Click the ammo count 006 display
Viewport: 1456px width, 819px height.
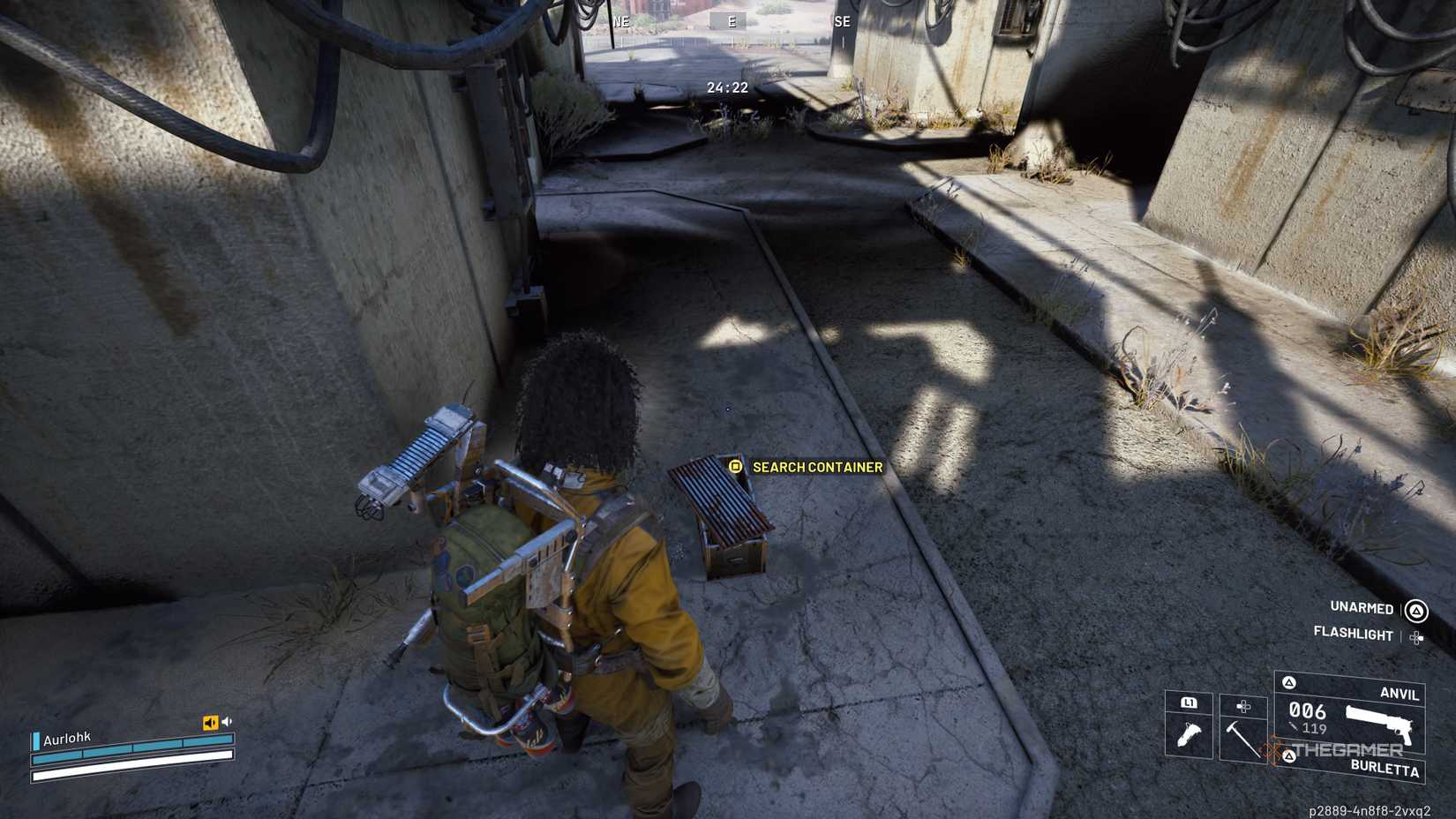tap(1307, 710)
